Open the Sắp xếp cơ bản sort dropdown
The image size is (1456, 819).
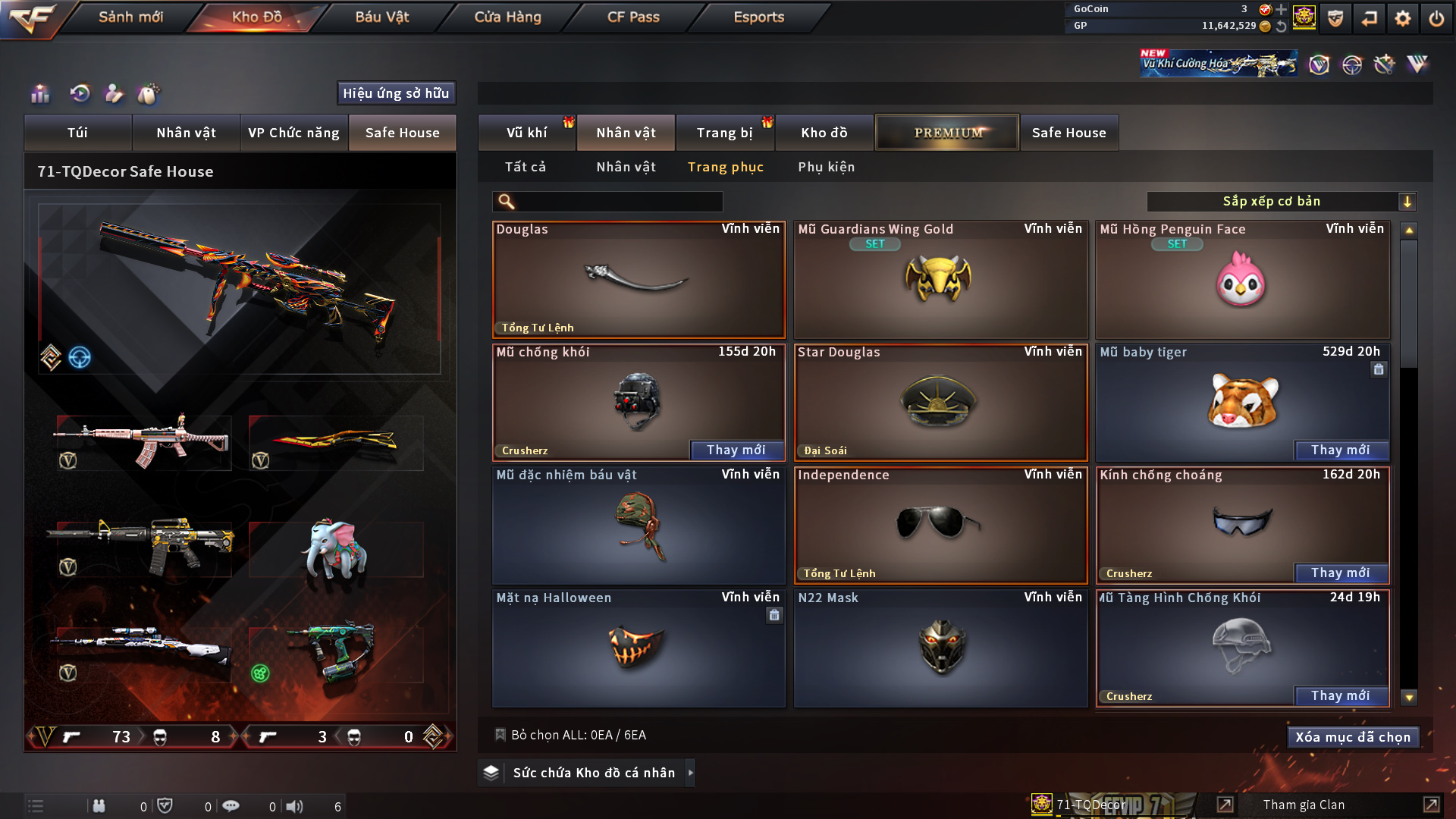(x=1281, y=202)
